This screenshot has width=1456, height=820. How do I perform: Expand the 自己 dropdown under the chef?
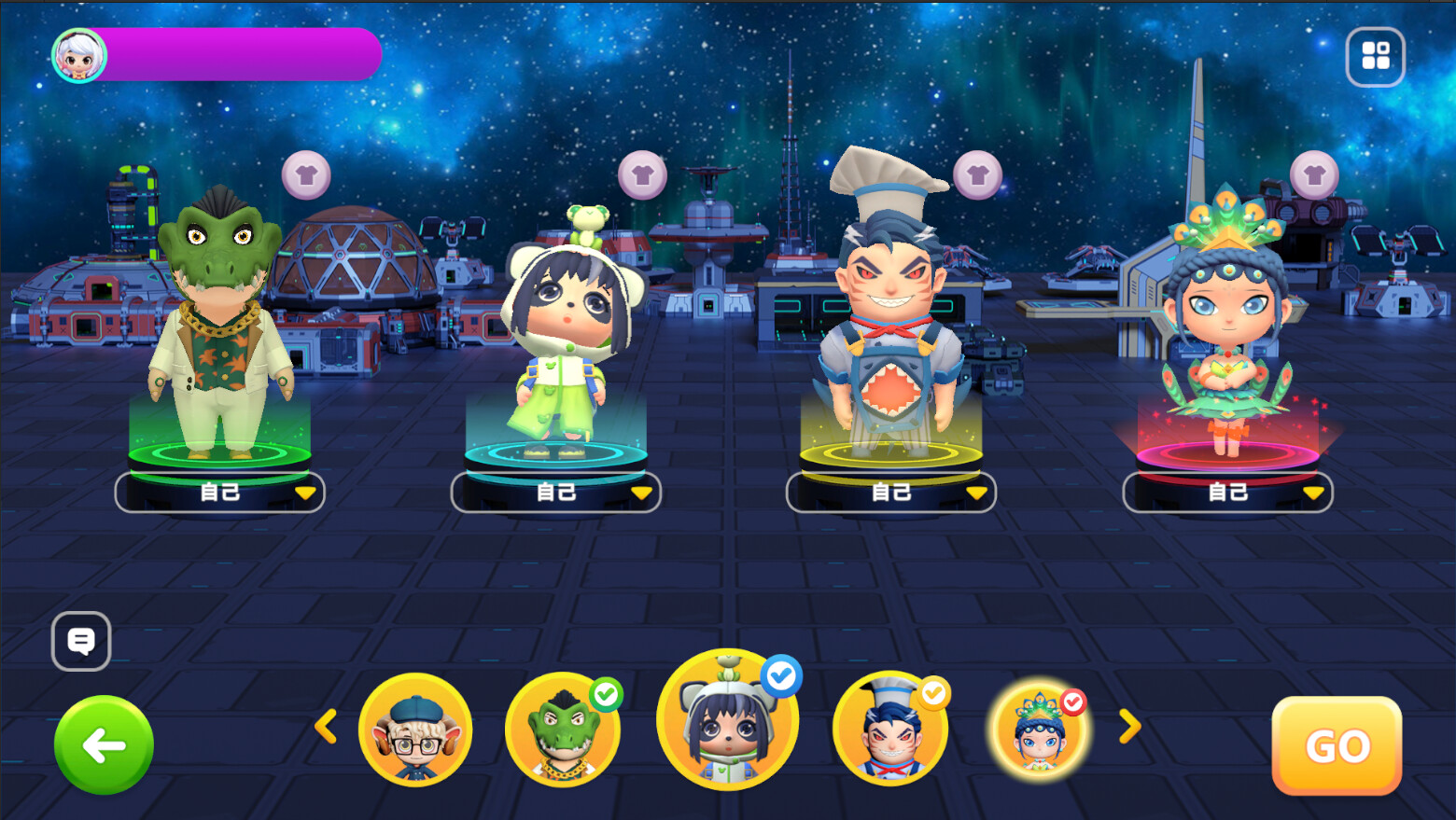pos(976,493)
